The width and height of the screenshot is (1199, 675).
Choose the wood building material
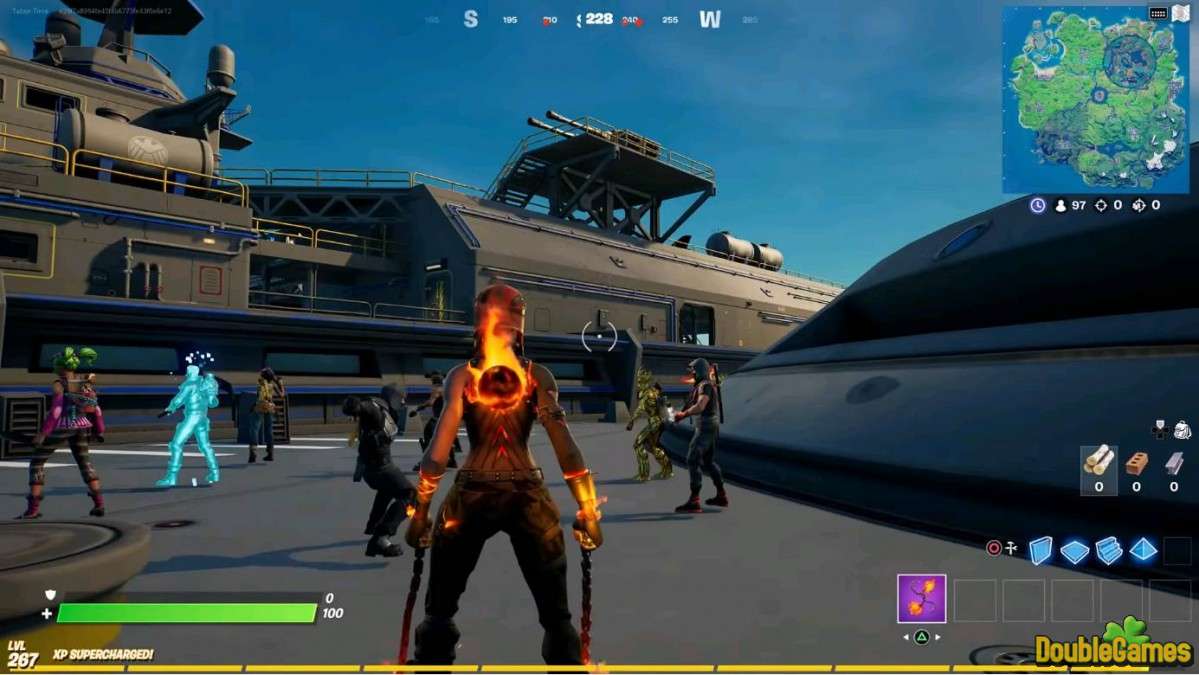[x=1099, y=461]
